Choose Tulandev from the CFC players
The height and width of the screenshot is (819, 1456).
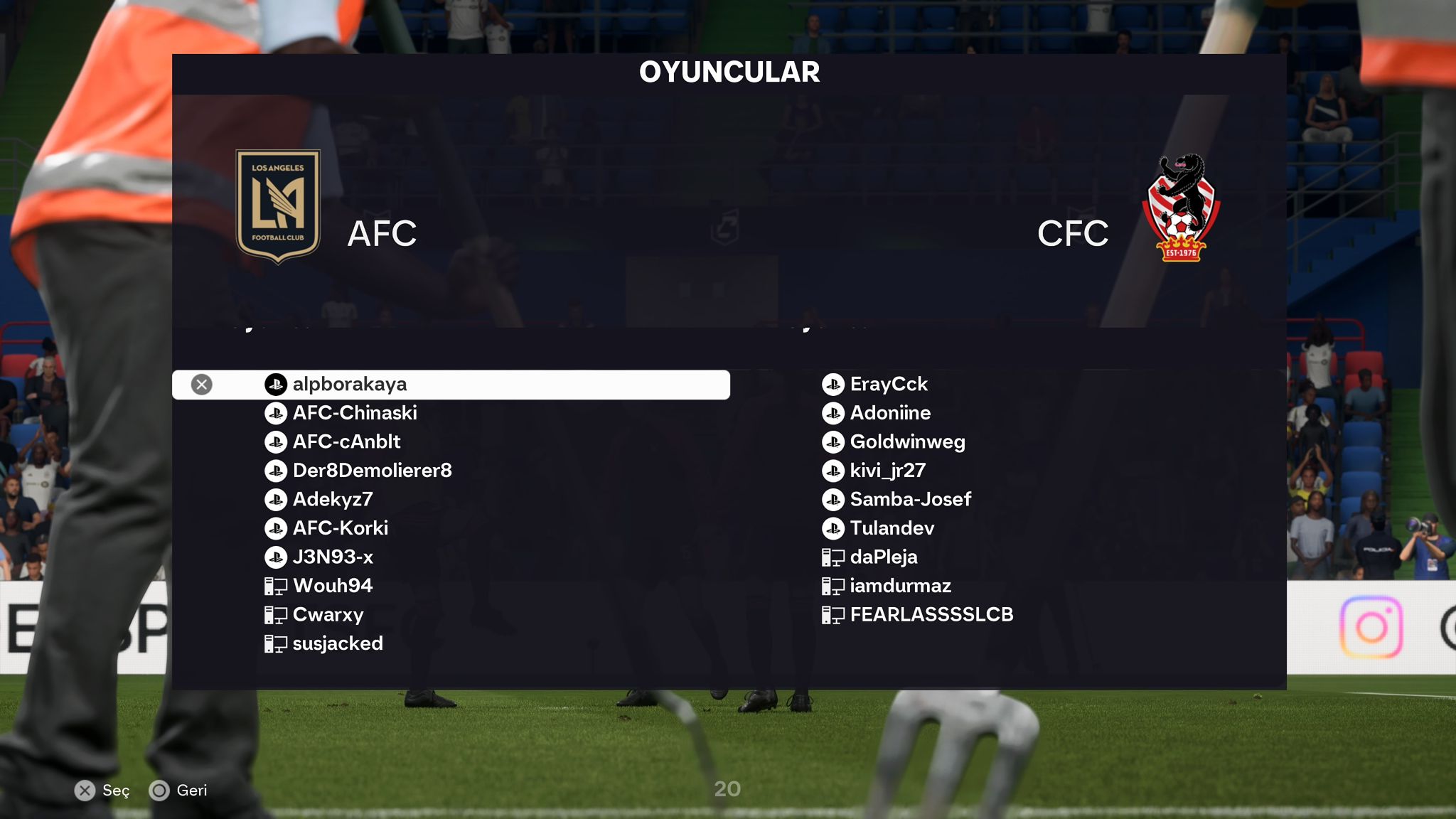[x=892, y=528]
